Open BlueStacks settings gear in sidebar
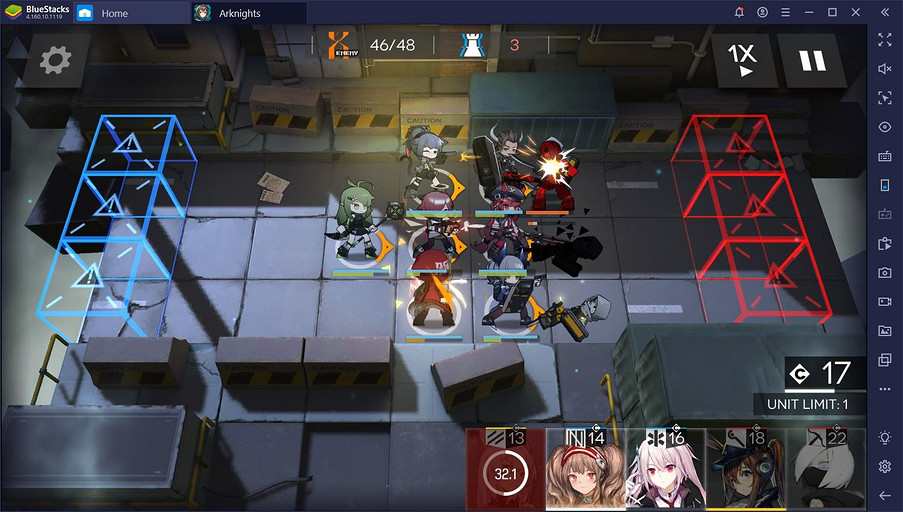Image resolution: width=903 pixels, height=512 pixels. pos(885,466)
